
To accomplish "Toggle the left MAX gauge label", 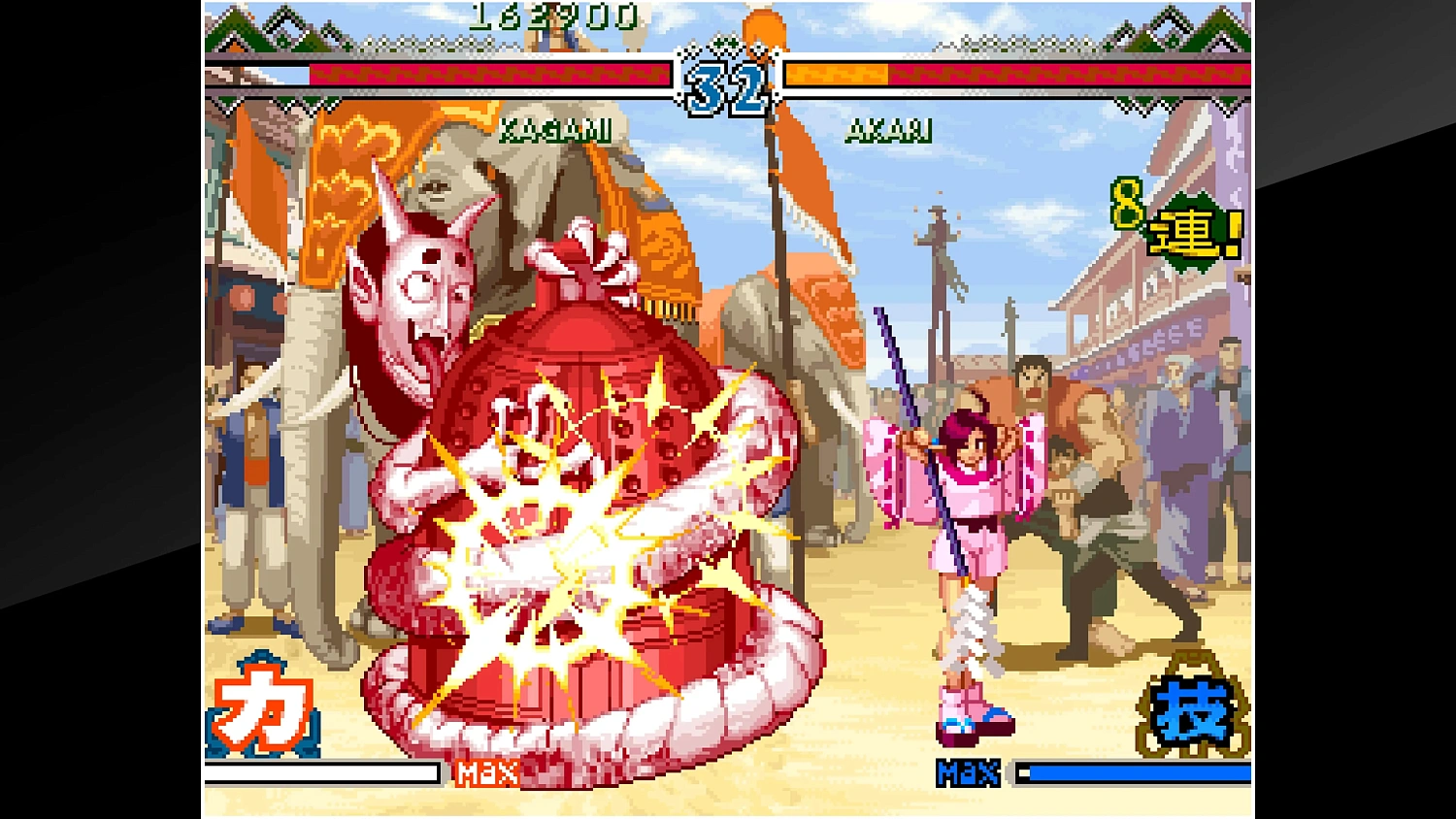I will [485, 772].
